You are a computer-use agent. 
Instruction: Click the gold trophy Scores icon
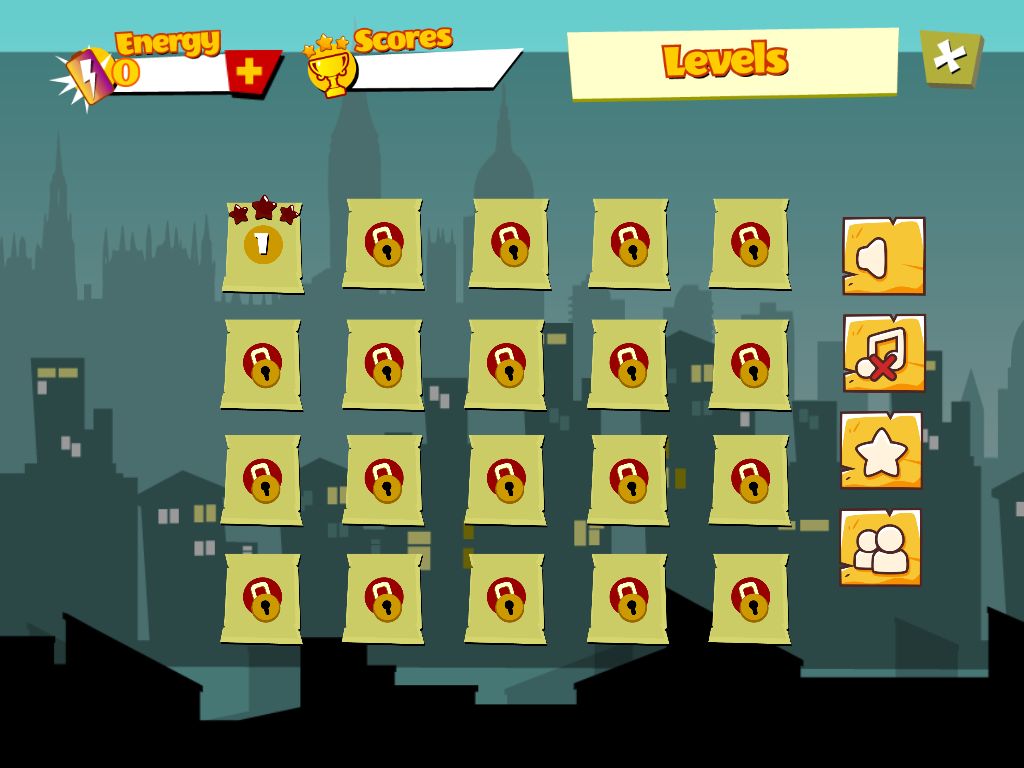point(331,69)
